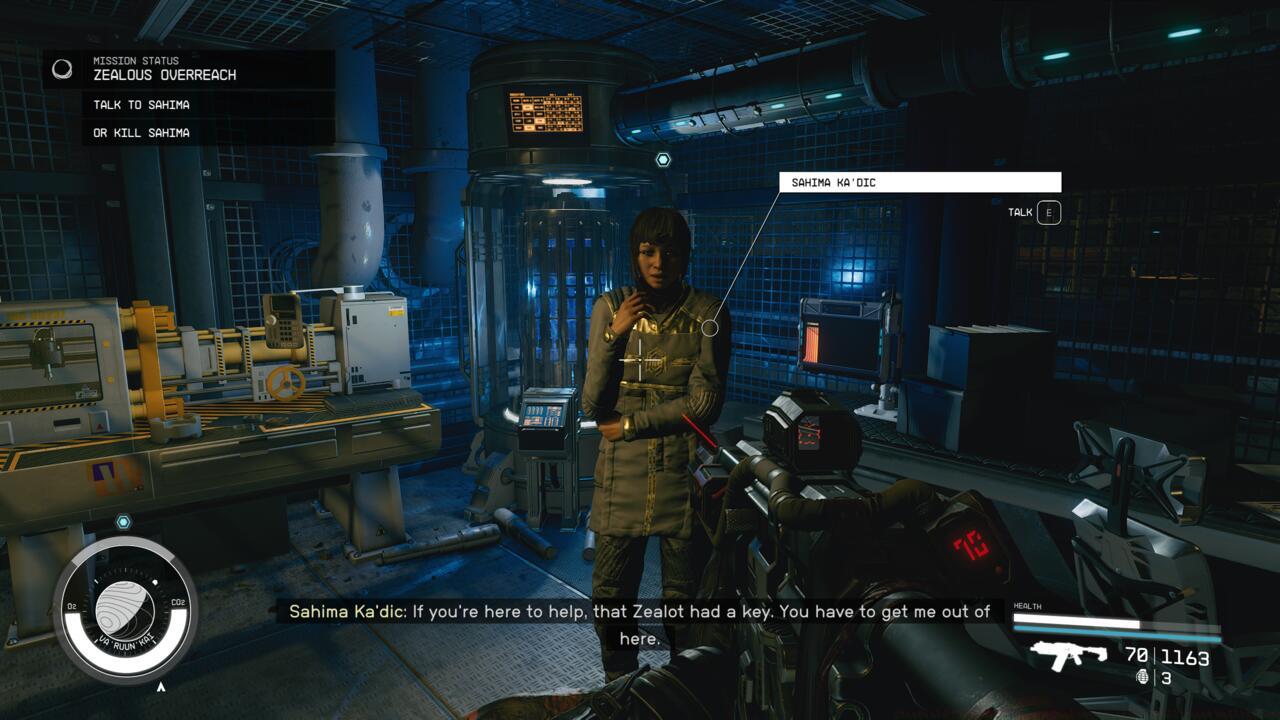The height and width of the screenshot is (720, 1280).
Task: Click the north arrow below the compass
Action: [x=160, y=689]
